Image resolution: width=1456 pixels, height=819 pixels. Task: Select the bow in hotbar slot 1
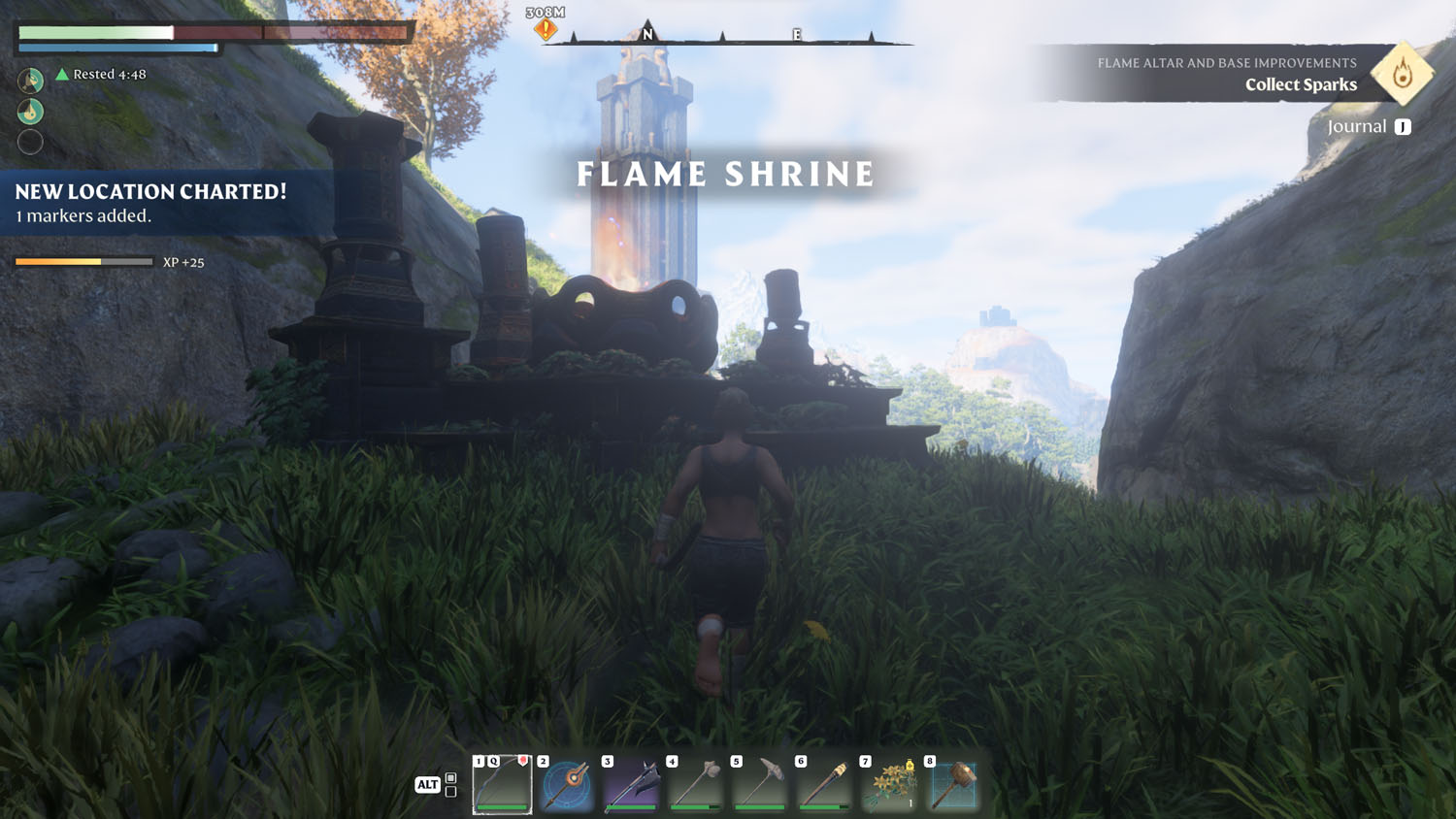coord(501,784)
